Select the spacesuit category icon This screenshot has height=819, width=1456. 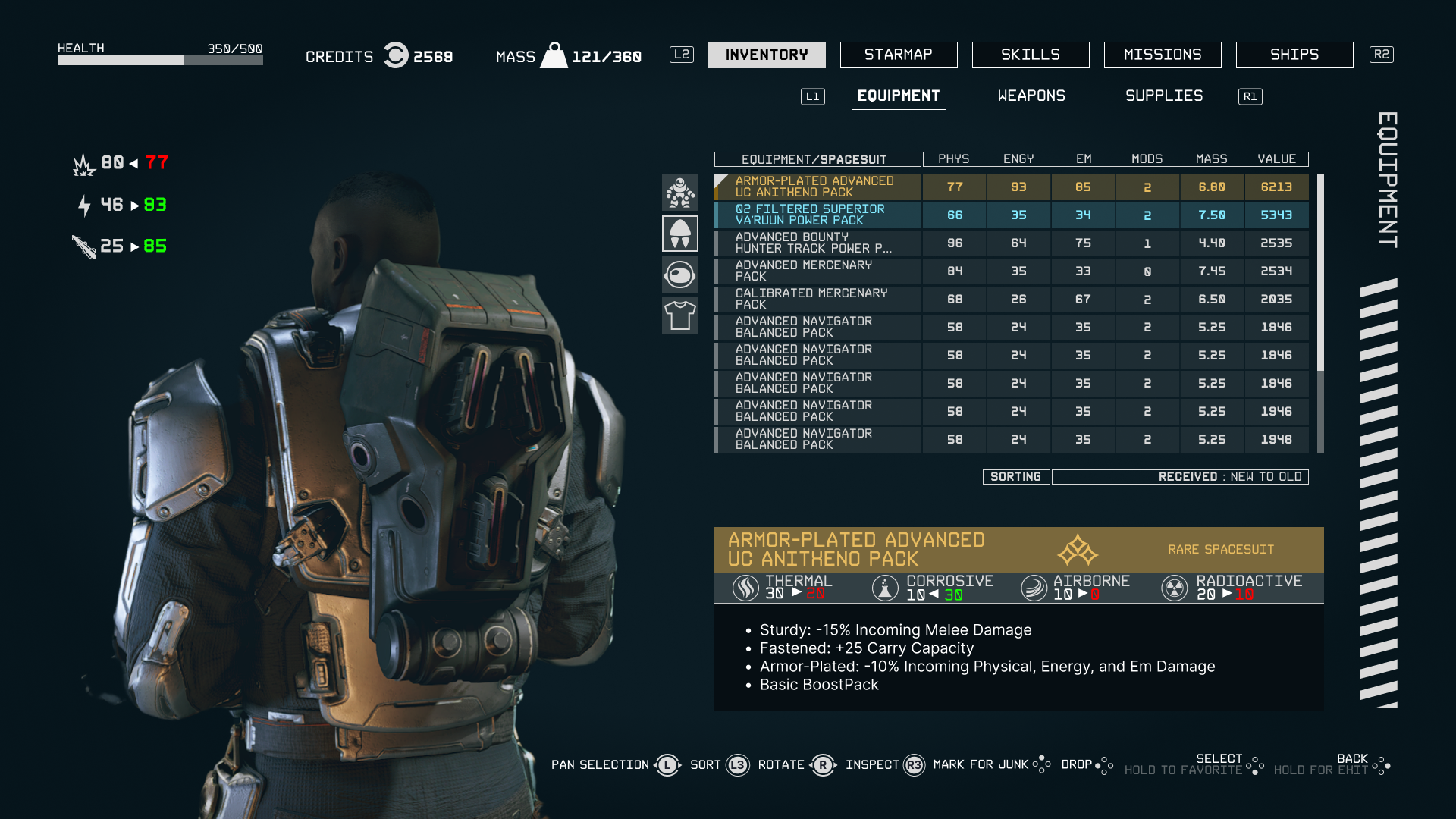click(680, 193)
